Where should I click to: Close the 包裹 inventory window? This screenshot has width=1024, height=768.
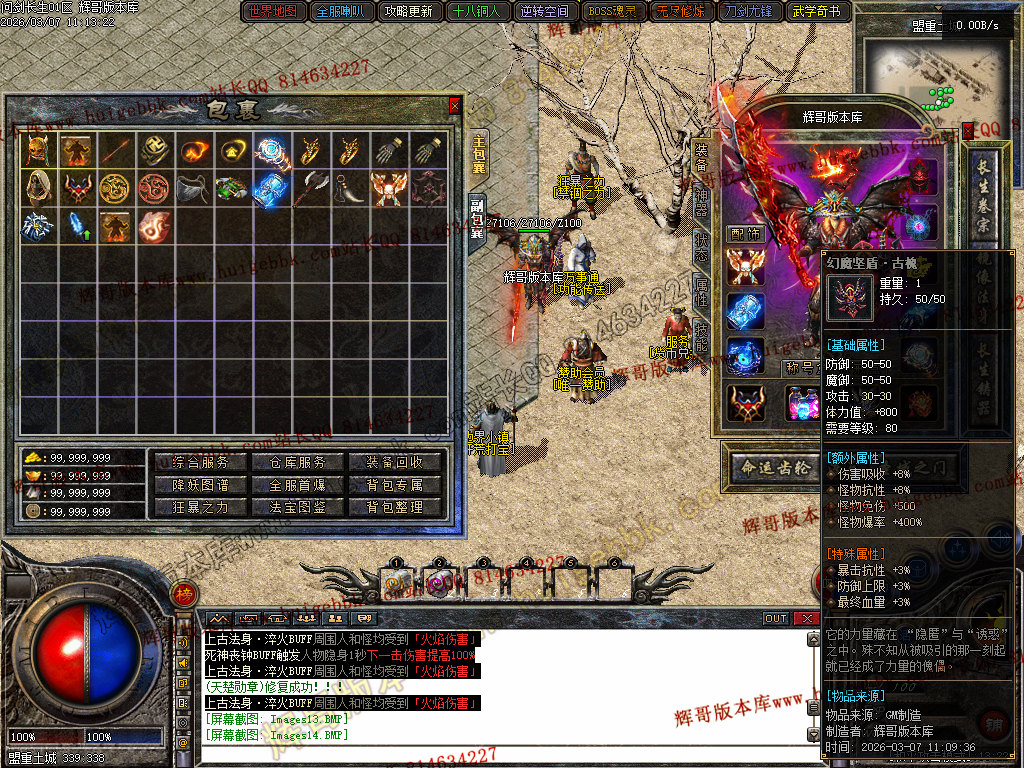pyautogui.click(x=455, y=105)
